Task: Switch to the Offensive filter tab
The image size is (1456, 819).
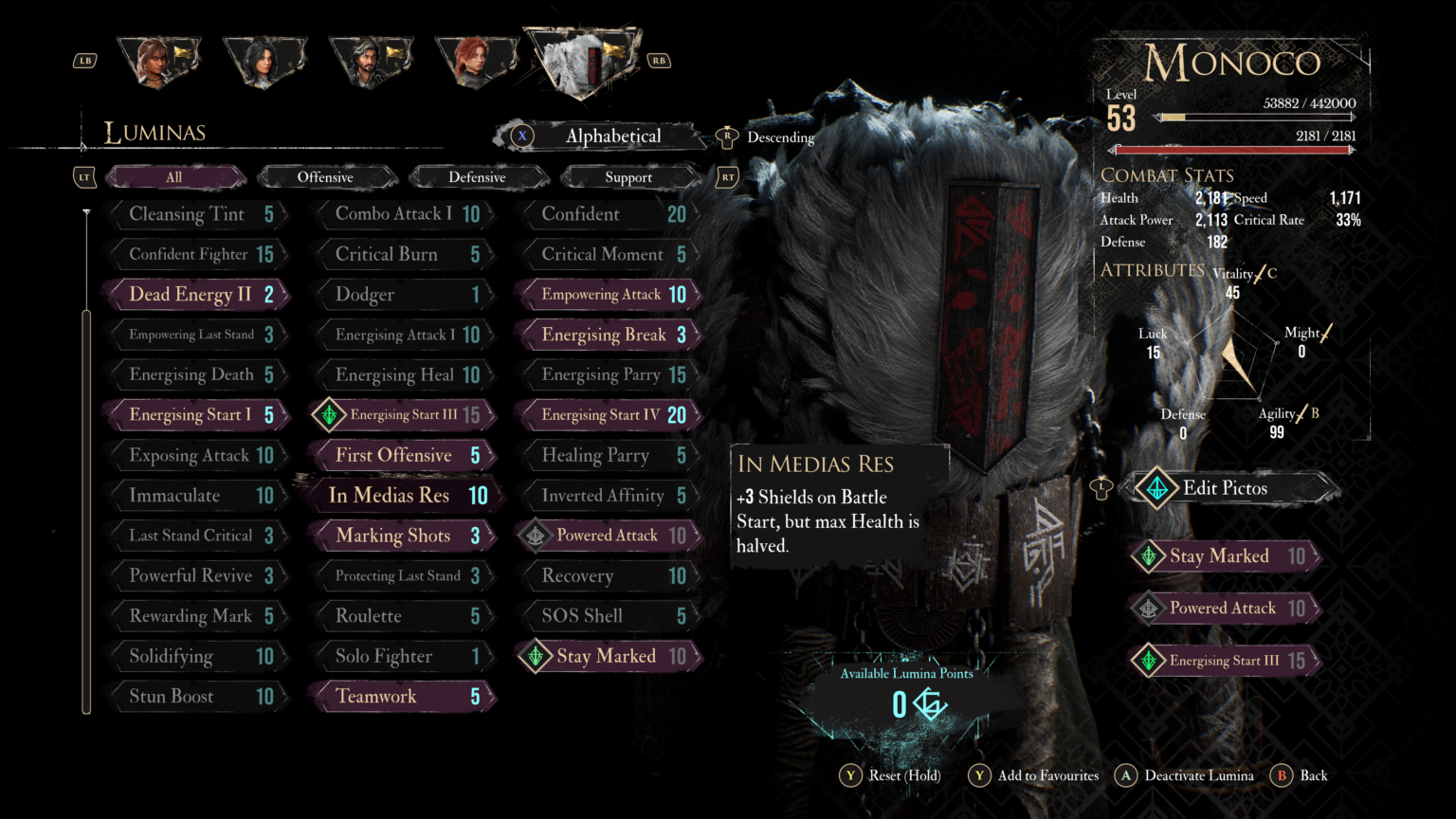Action: (x=326, y=176)
